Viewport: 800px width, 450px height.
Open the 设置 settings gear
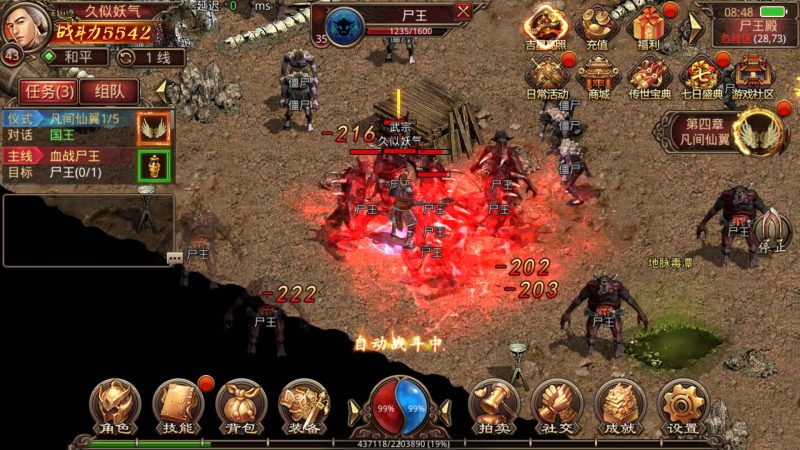click(683, 405)
